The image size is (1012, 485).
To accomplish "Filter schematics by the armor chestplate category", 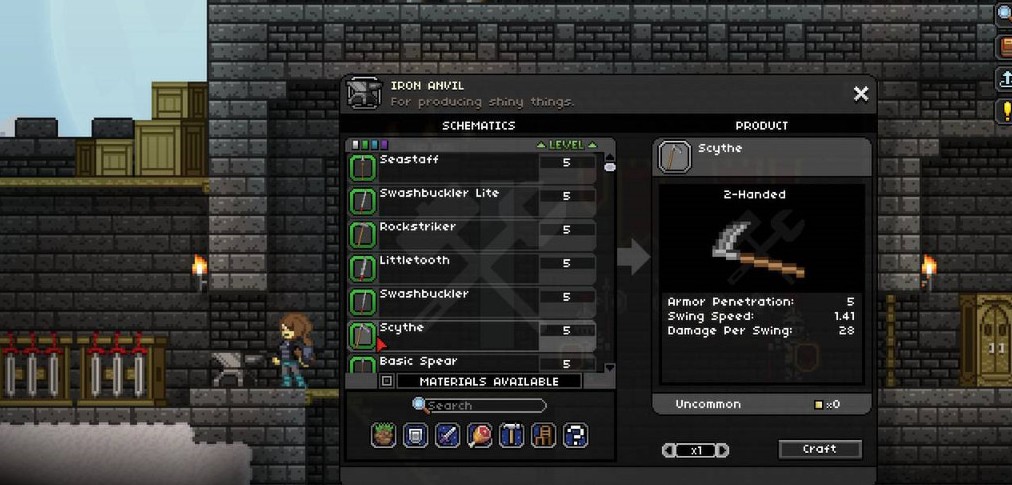I will [x=416, y=436].
